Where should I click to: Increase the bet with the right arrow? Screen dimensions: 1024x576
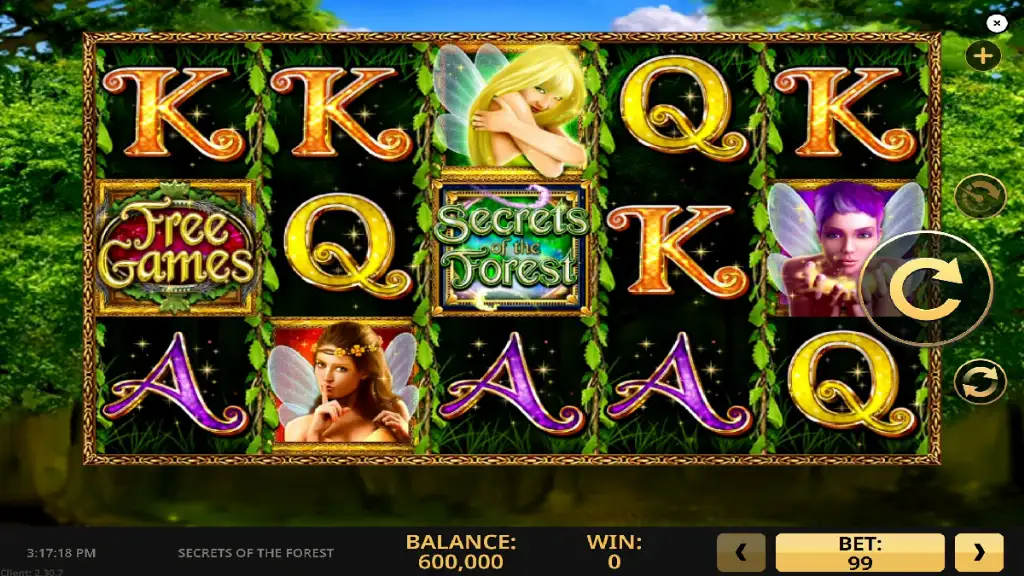click(x=978, y=552)
